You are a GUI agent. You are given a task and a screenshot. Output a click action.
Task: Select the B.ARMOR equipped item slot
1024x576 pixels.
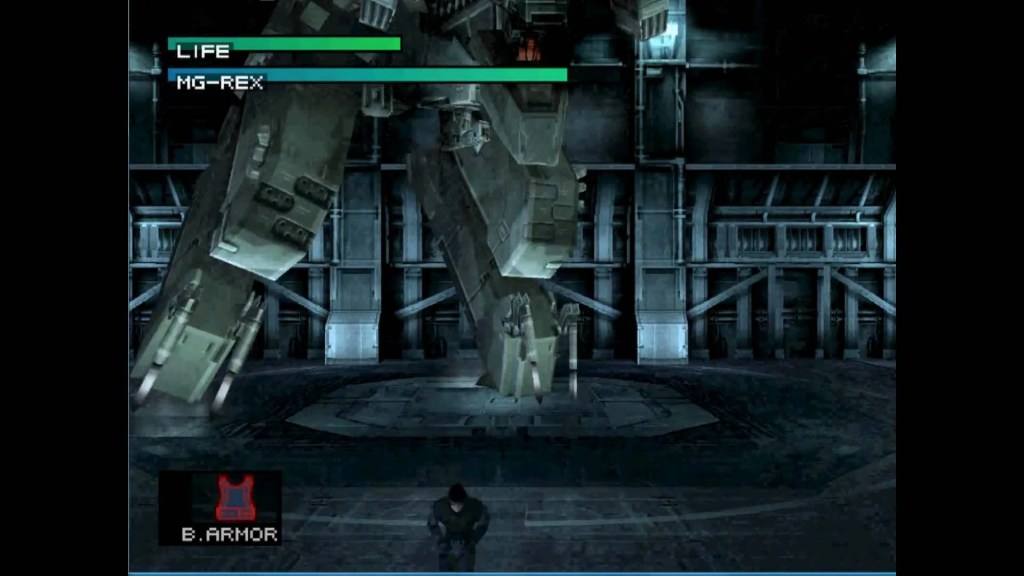(x=229, y=507)
